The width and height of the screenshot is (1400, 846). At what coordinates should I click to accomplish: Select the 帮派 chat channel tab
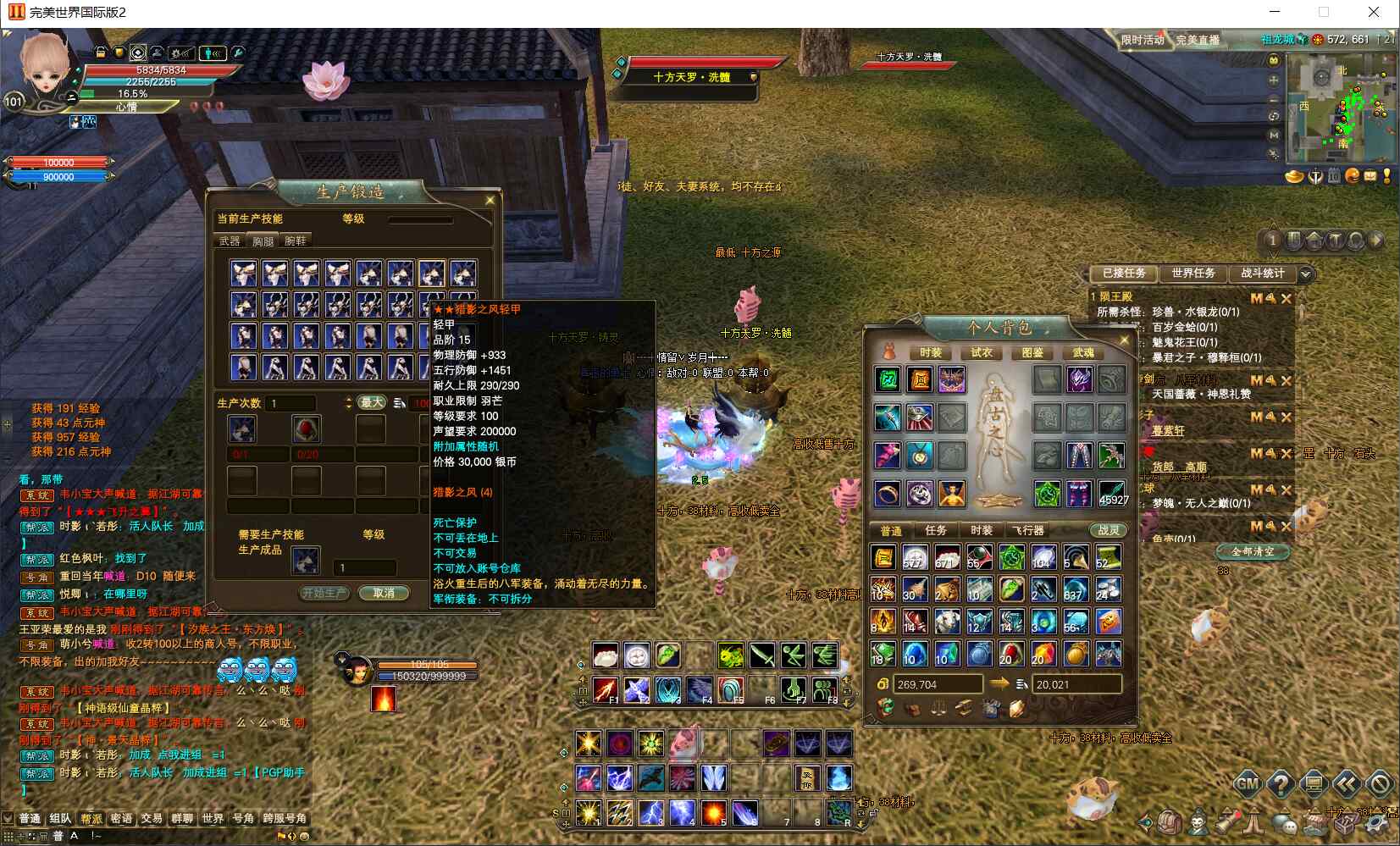click(x=91, y=818)
